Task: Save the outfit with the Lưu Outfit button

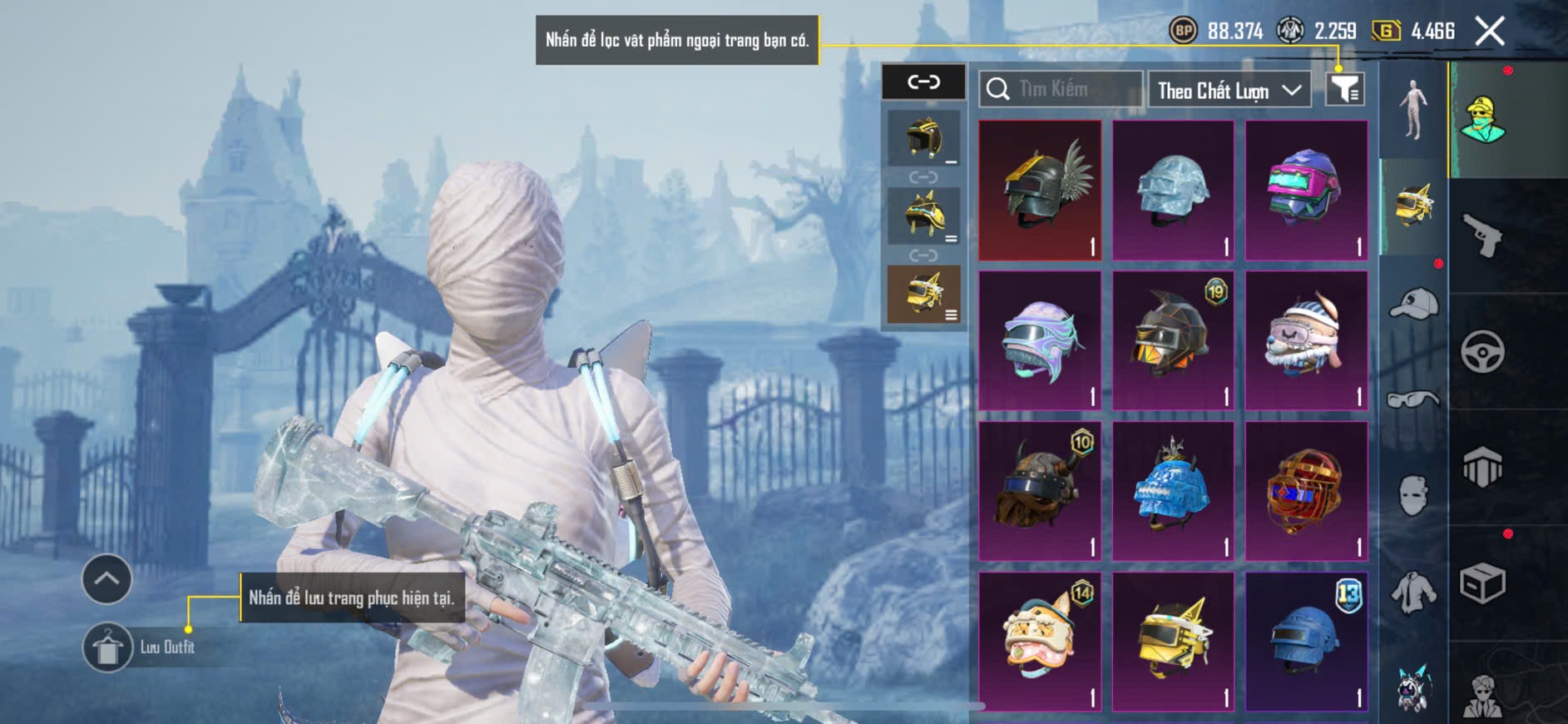Action: click(108, 647)
